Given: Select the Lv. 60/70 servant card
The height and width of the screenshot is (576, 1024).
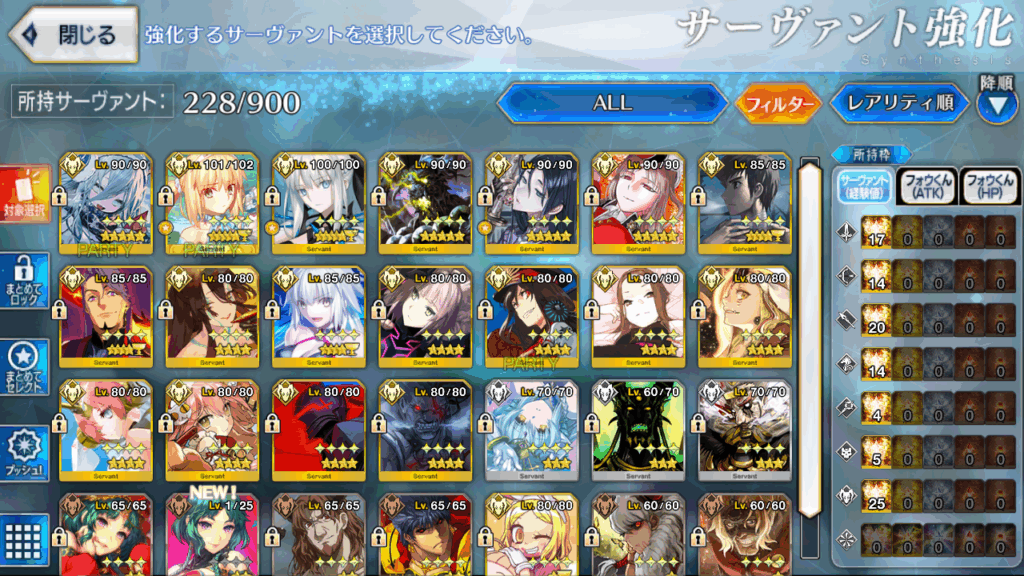Looking at the screenshot, I should [639, 430].
